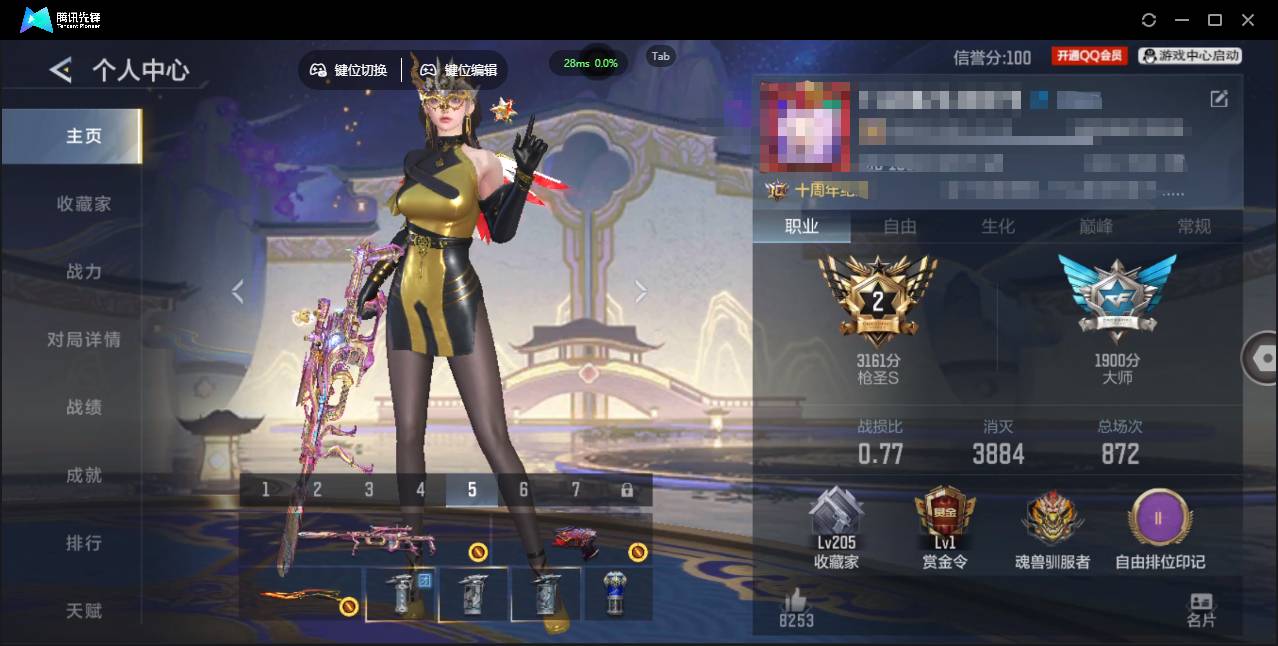Image resolution: width=1278 pixels, height=646 pixels.
Task: Switch to the 自由 stats tab
Action: pos(900,227)
